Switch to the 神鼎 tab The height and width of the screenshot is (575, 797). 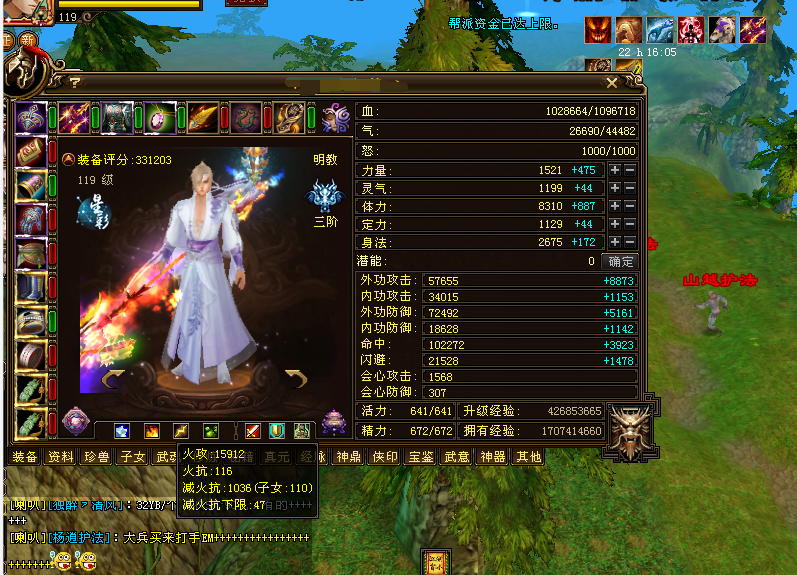click(348, 457)
